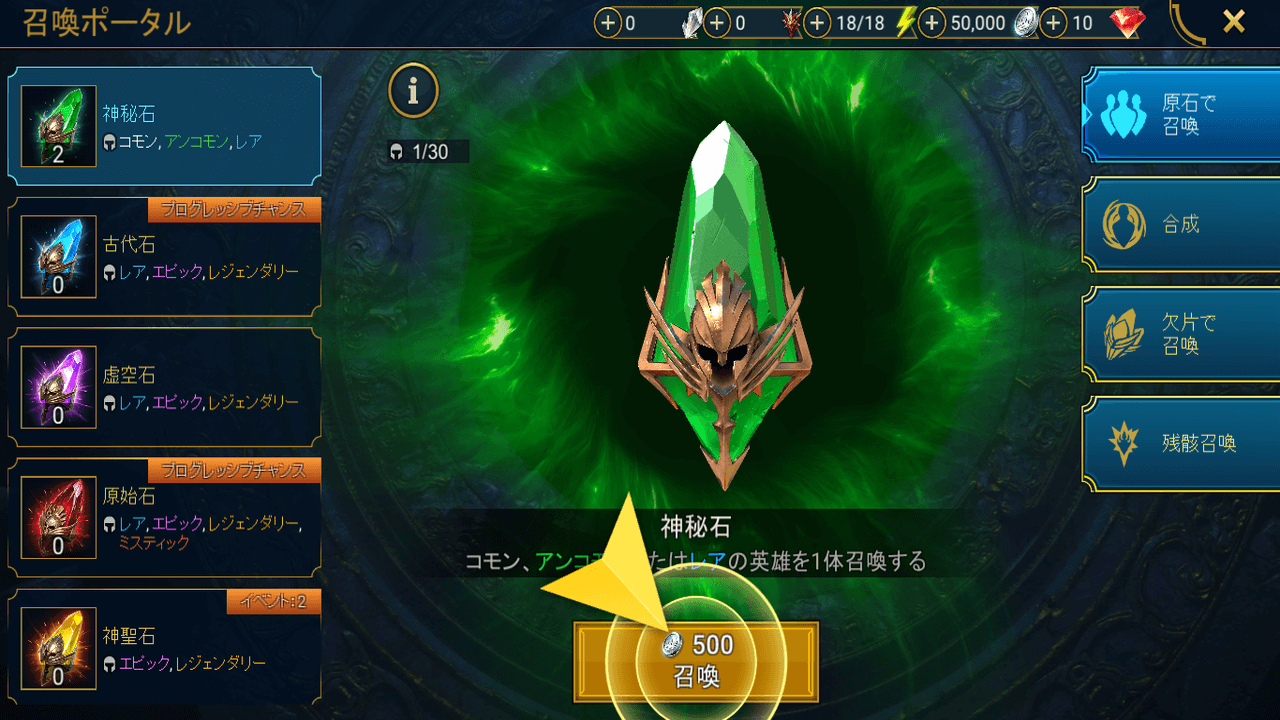Open the Mystery Shard info icon
This screenshot has width=1280, height=720.
414,90
